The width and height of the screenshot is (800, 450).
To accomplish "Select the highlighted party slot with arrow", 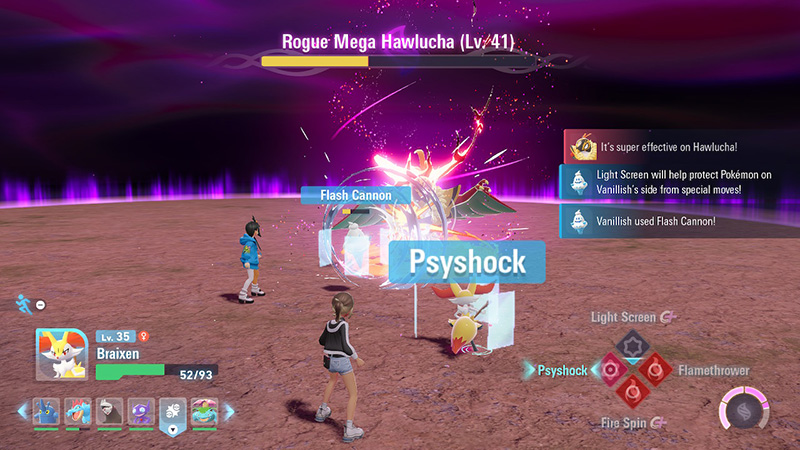I will [x=173, y=413].
